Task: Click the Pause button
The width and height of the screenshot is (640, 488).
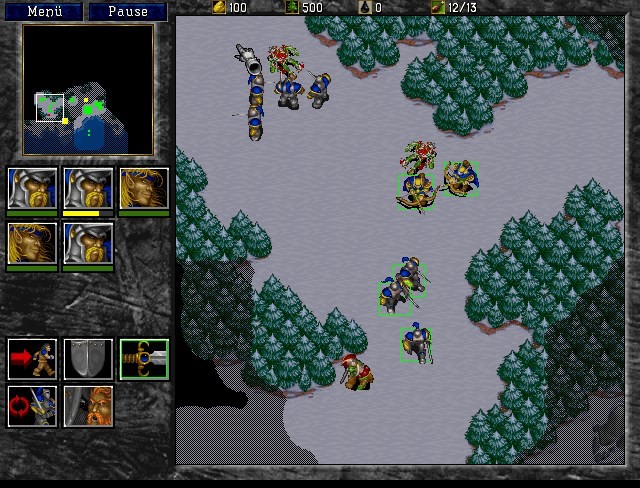Action: 127,12
